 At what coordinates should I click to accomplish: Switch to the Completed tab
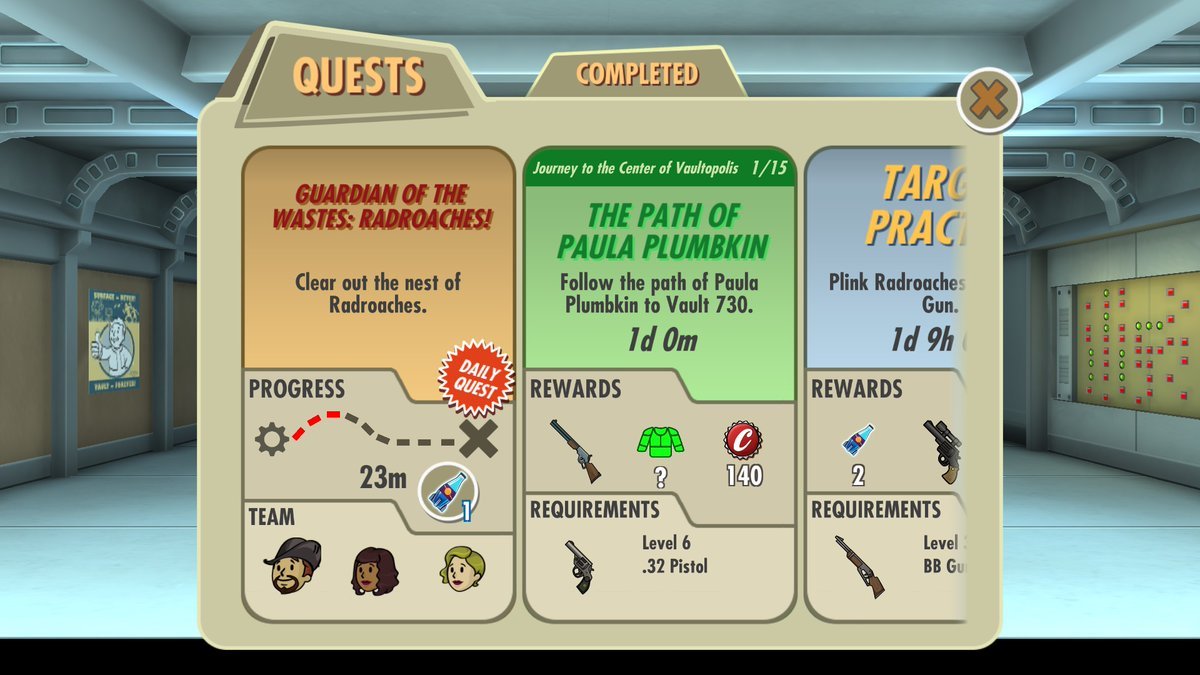point(637,74)
